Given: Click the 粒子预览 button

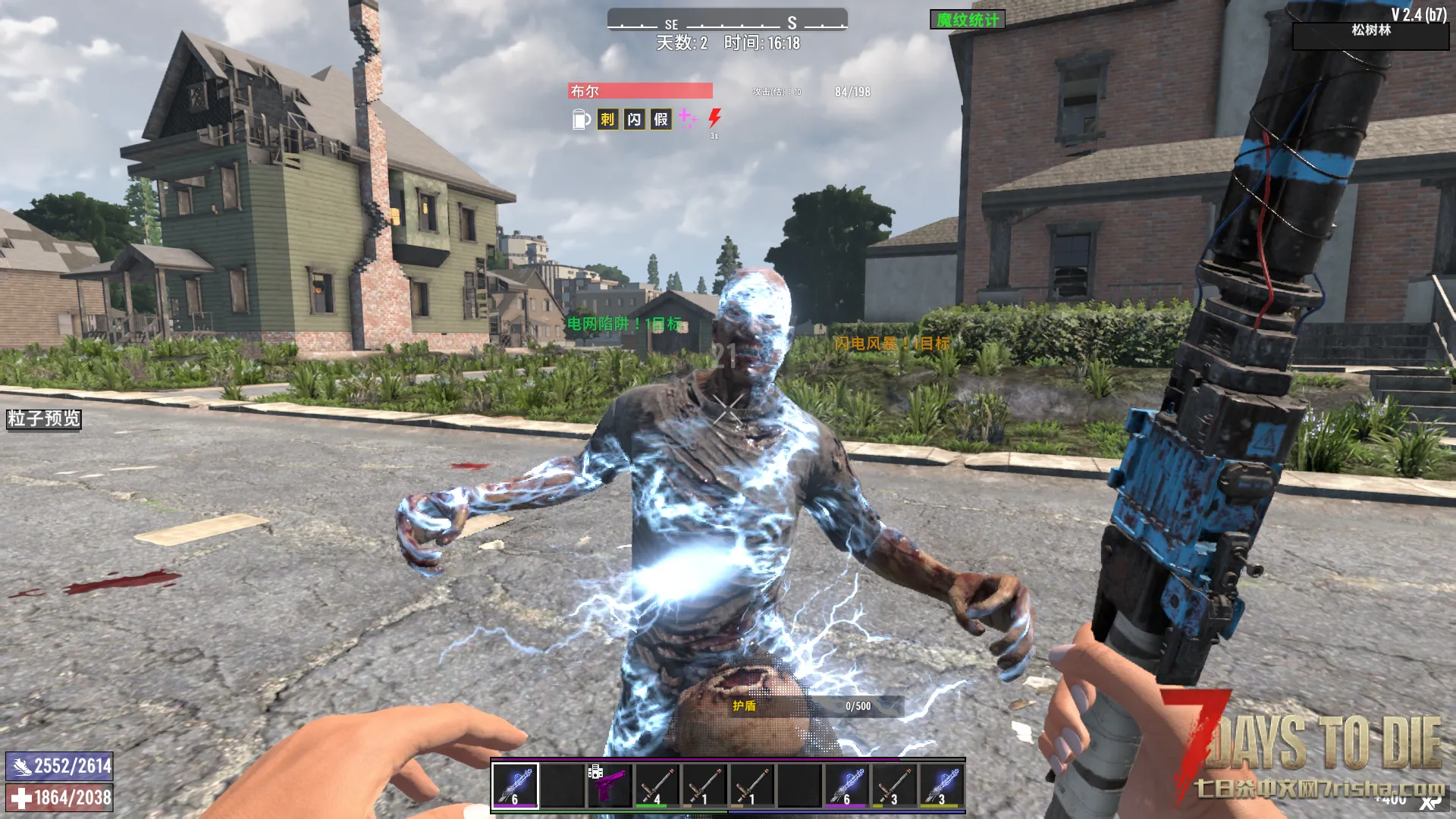Looking at the screenshot, I should [44, 419].
